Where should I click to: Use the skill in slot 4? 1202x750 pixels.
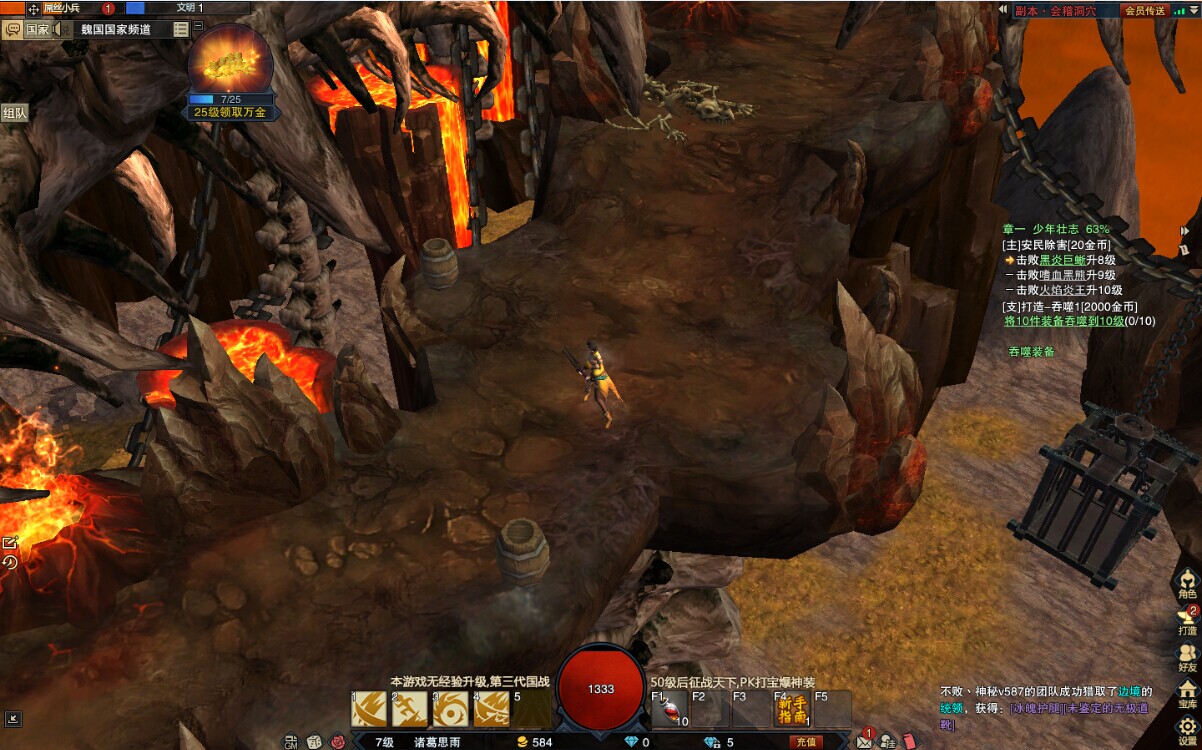(492, 709)
